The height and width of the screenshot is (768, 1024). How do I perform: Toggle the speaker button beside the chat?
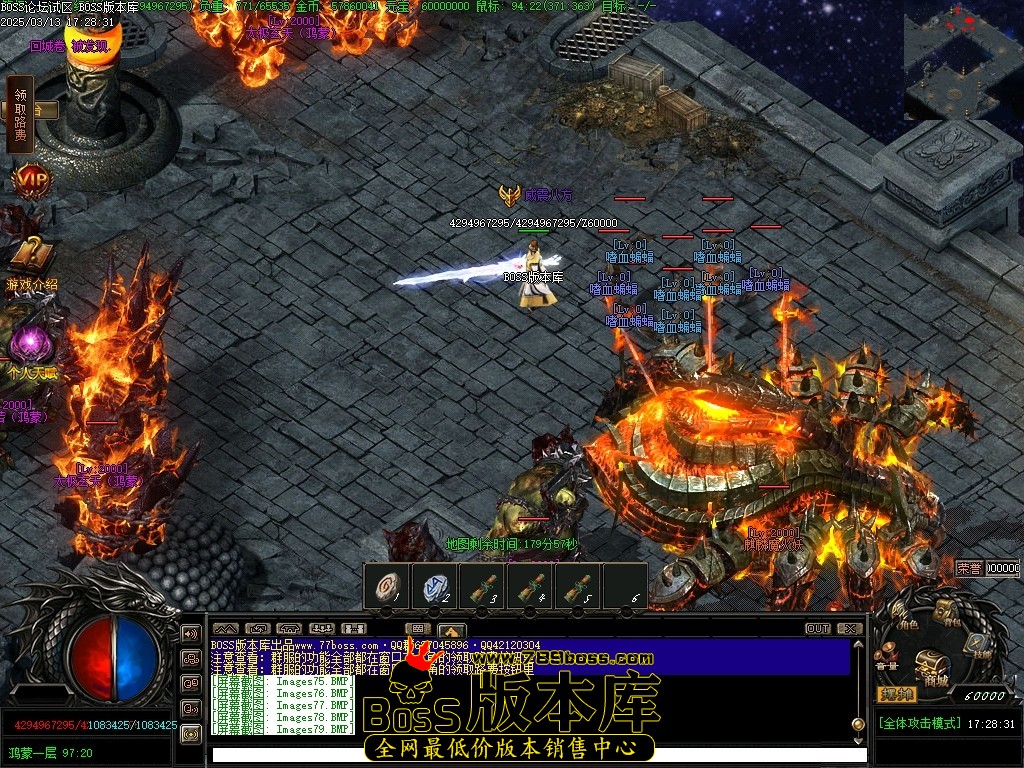190,633
